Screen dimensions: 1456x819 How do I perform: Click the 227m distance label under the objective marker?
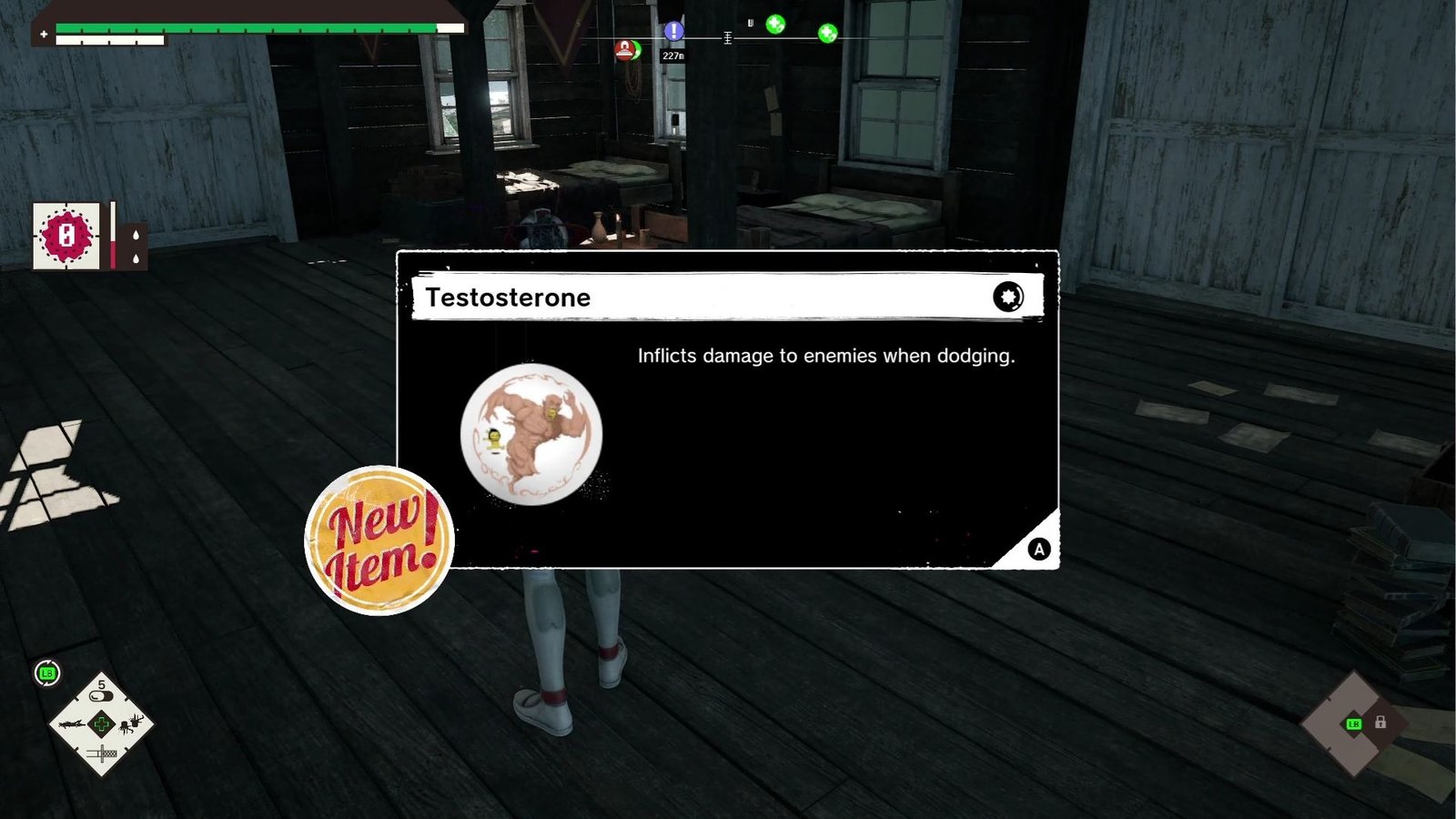[673, 55]
